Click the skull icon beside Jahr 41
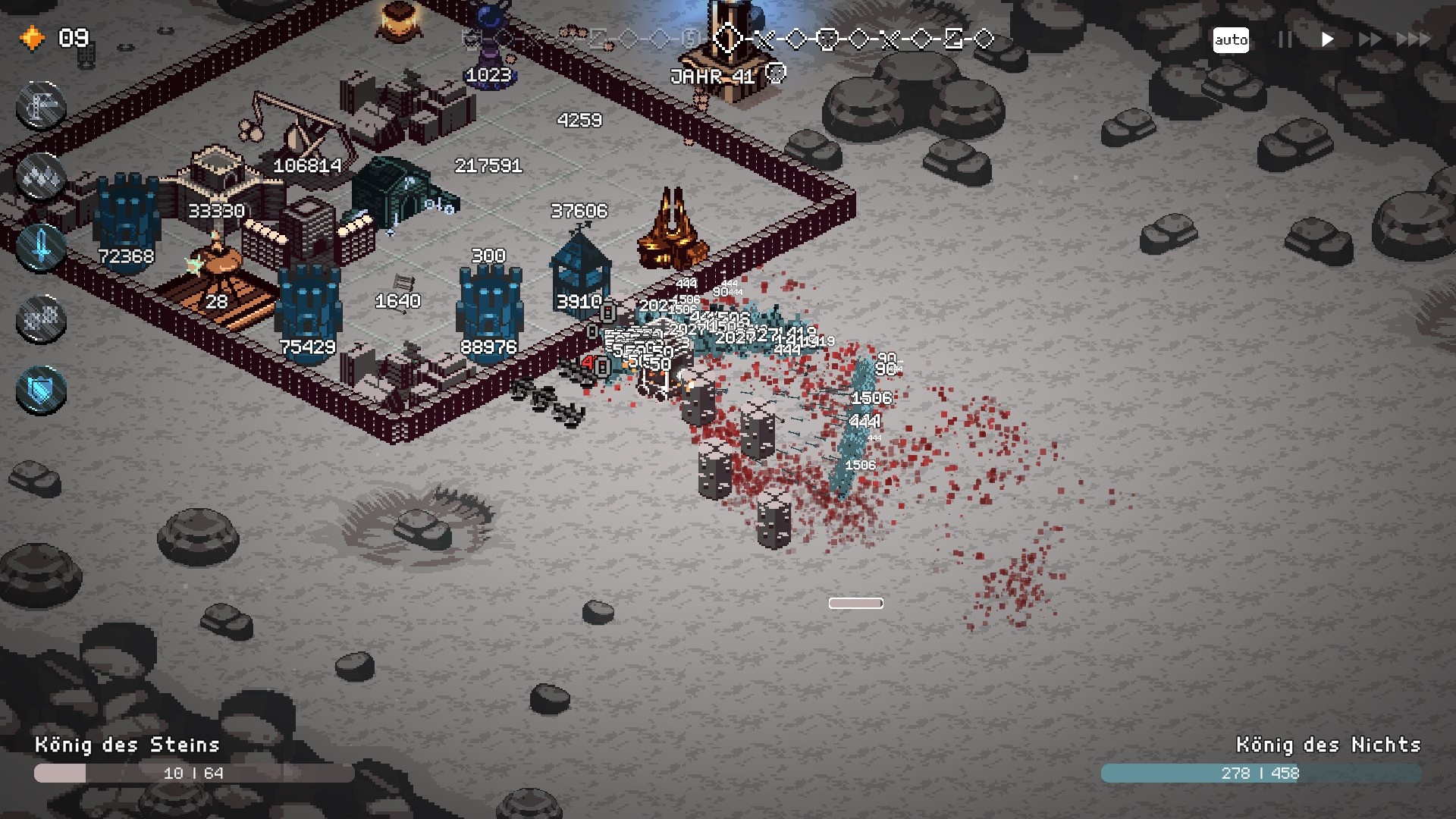The height and width of the screenshot is (819, 1456). coord(775,74)
